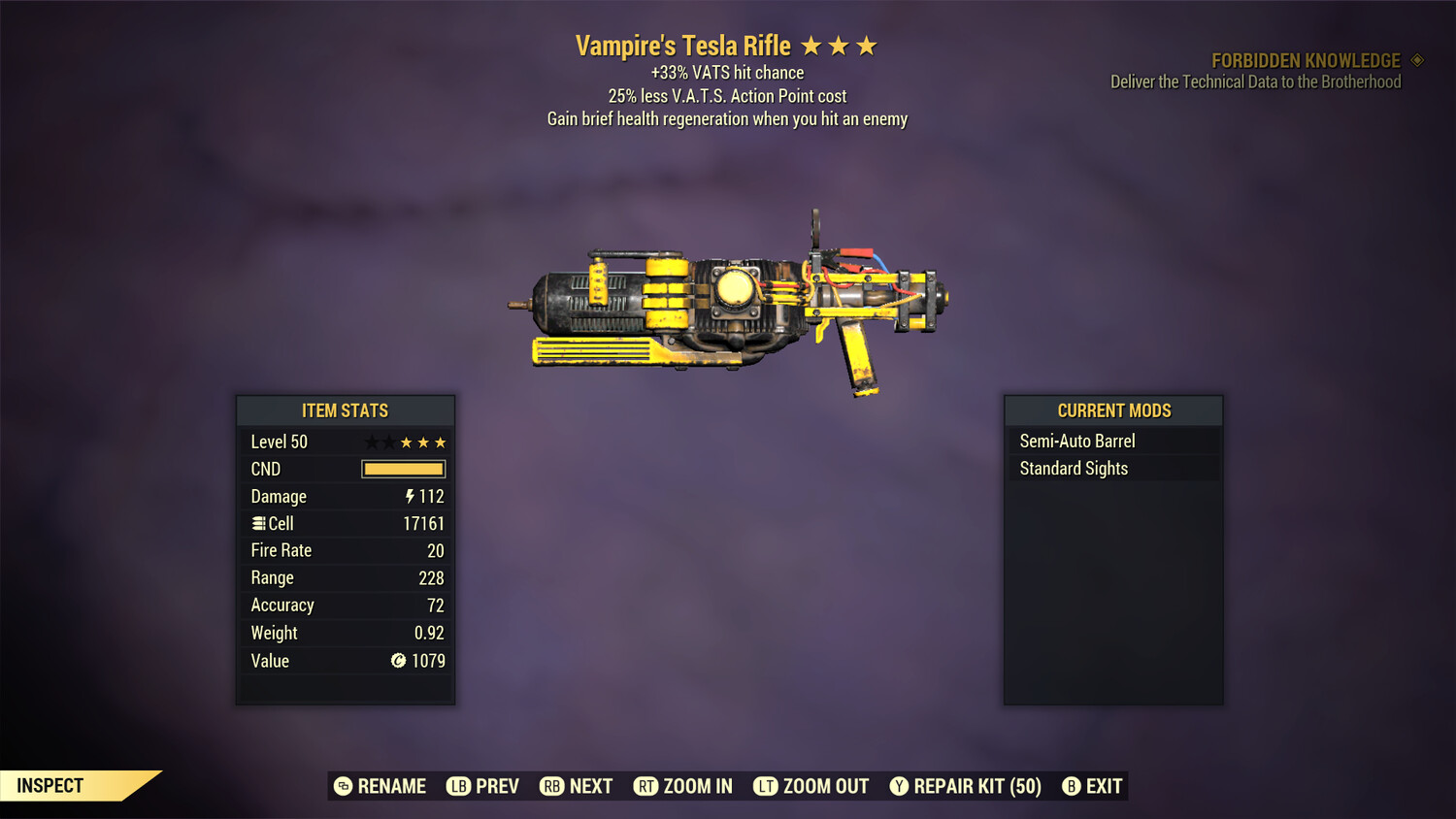The height and width of the screenshot is (819, 1456).
Task: Expand the Item Stats panel header
Action: 346,410
